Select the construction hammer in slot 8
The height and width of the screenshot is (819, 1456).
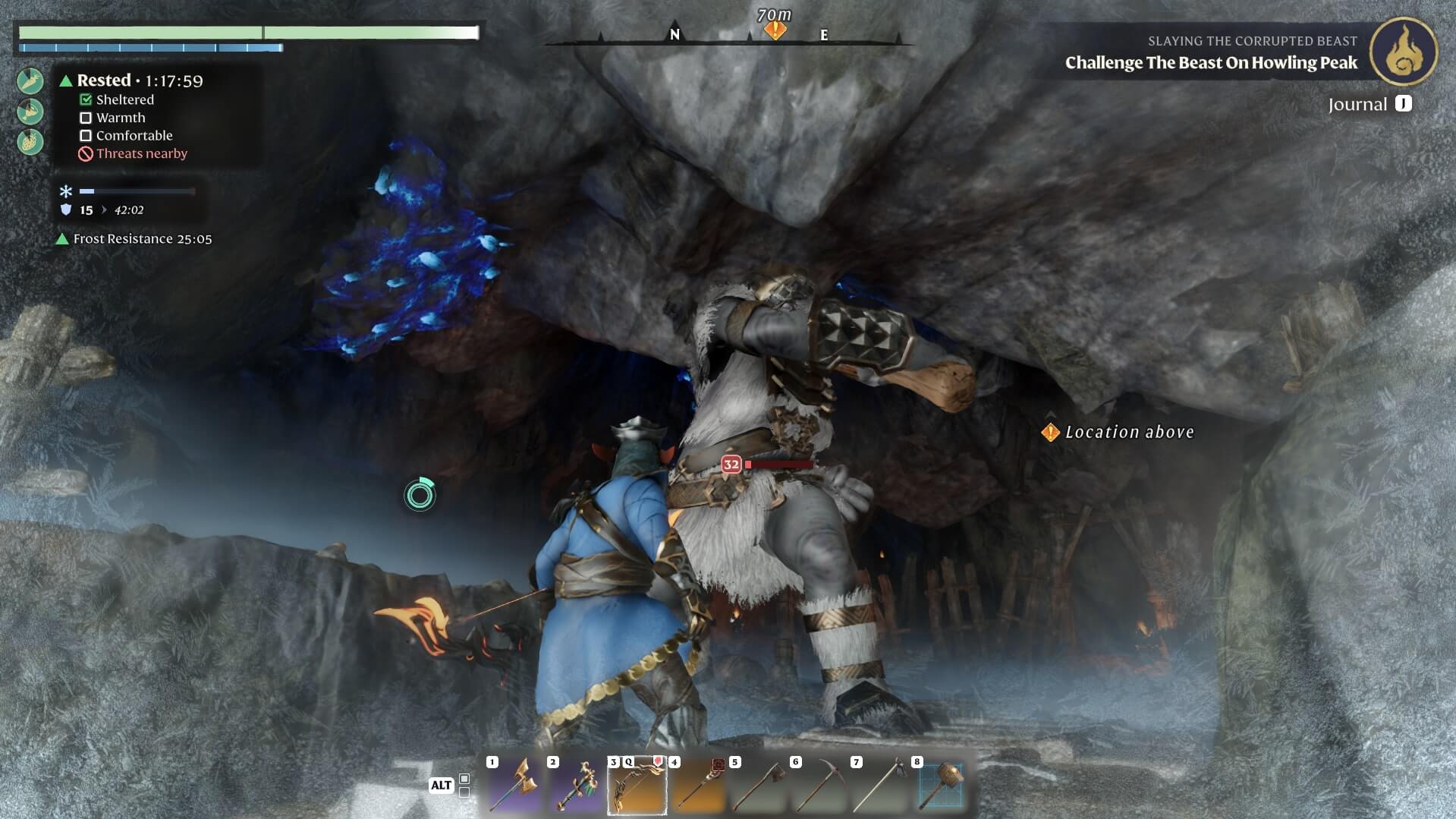click(940, 786)
